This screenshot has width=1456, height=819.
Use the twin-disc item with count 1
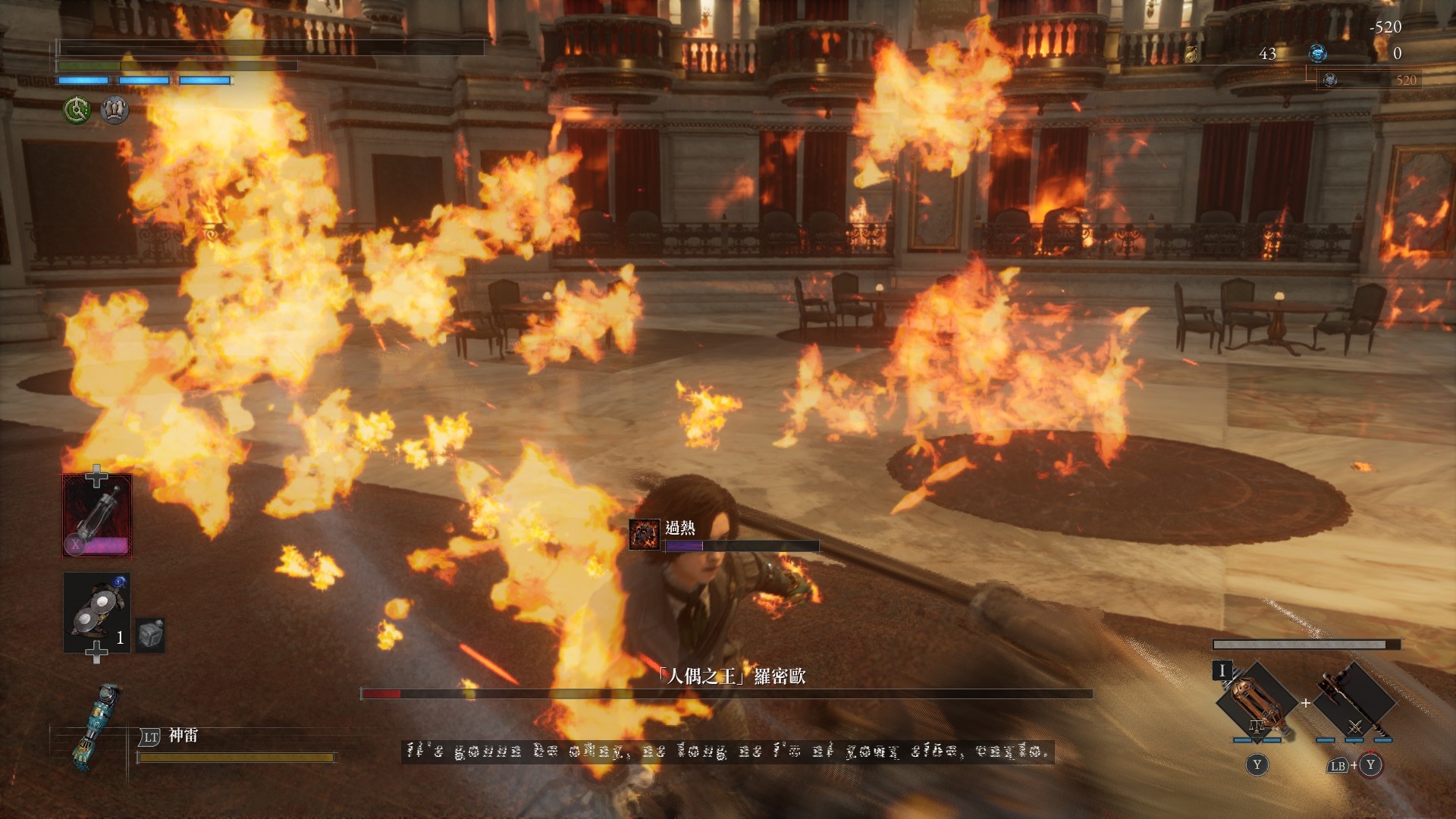[97, 613]
